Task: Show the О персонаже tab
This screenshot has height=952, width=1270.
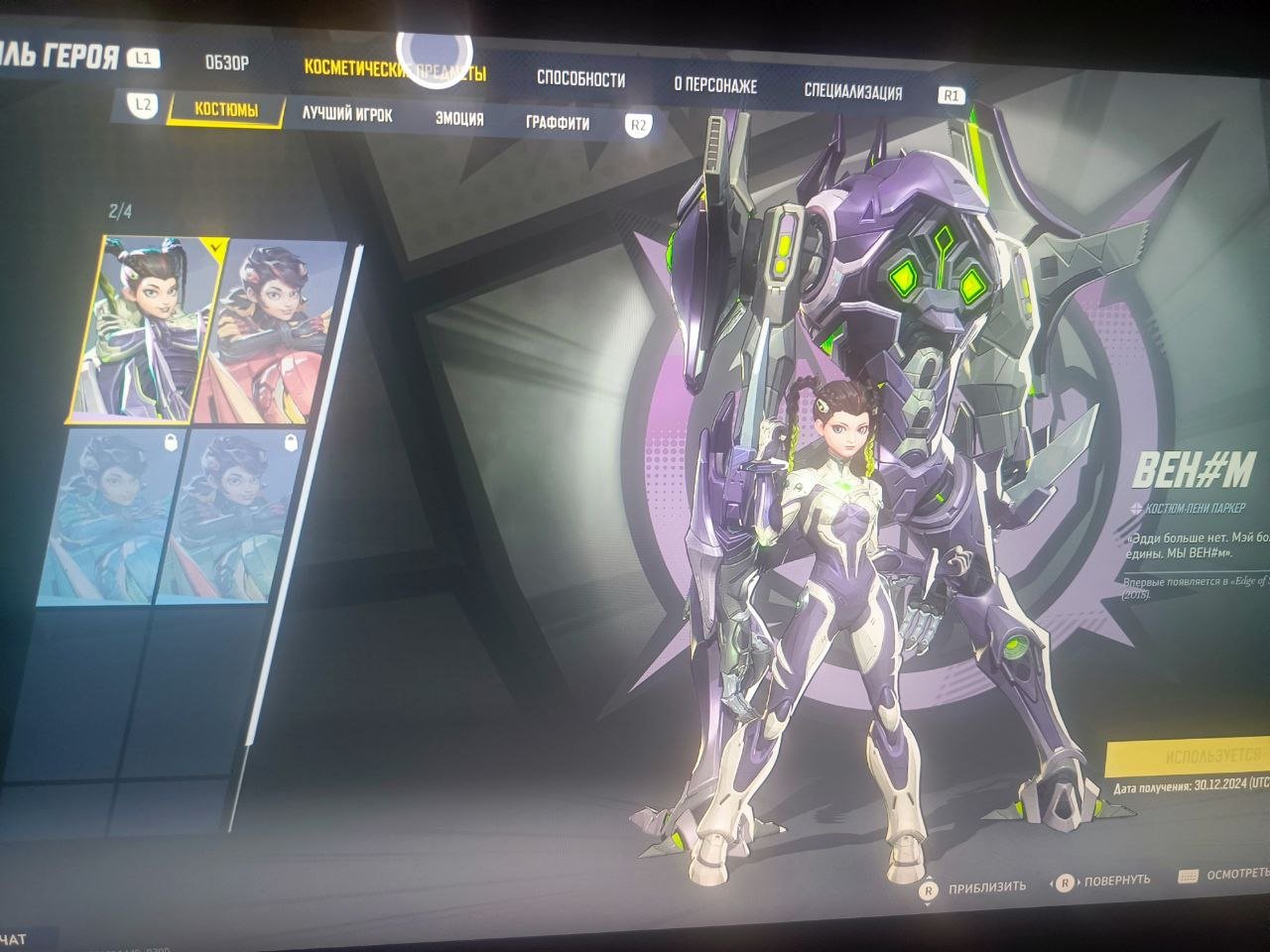Action: 714,85
